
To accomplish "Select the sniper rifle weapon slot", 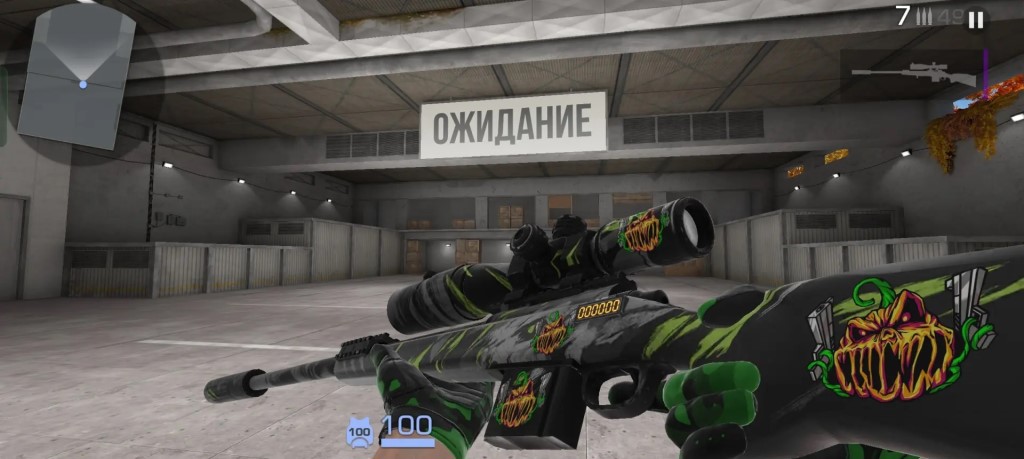I will (913, 71).
